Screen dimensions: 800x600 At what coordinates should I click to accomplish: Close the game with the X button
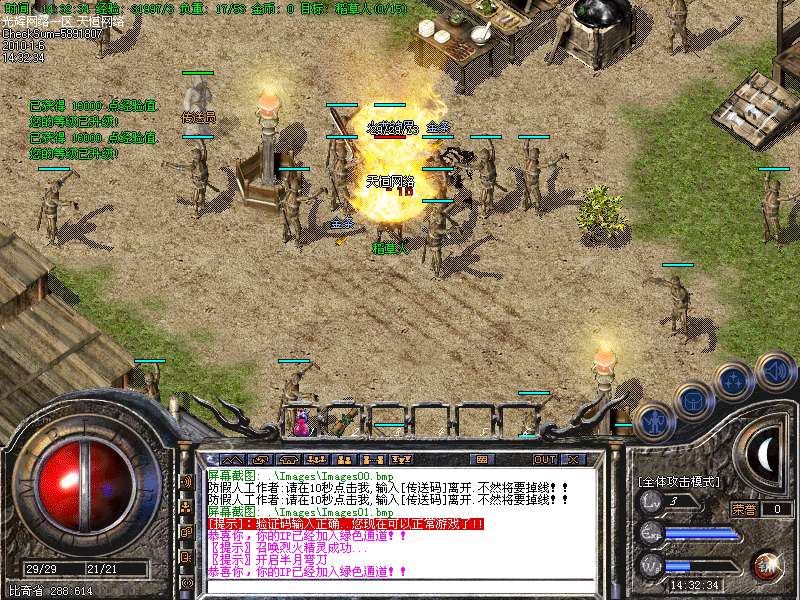click(573, 459)
